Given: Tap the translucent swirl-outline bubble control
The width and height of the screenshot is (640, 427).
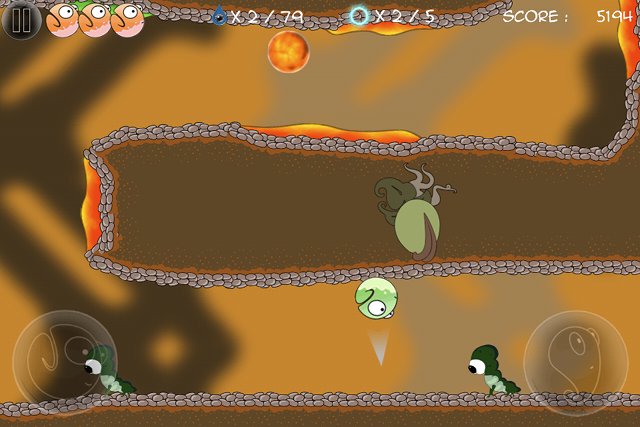Looking at the screenshot, I should [x=63, y=357].
